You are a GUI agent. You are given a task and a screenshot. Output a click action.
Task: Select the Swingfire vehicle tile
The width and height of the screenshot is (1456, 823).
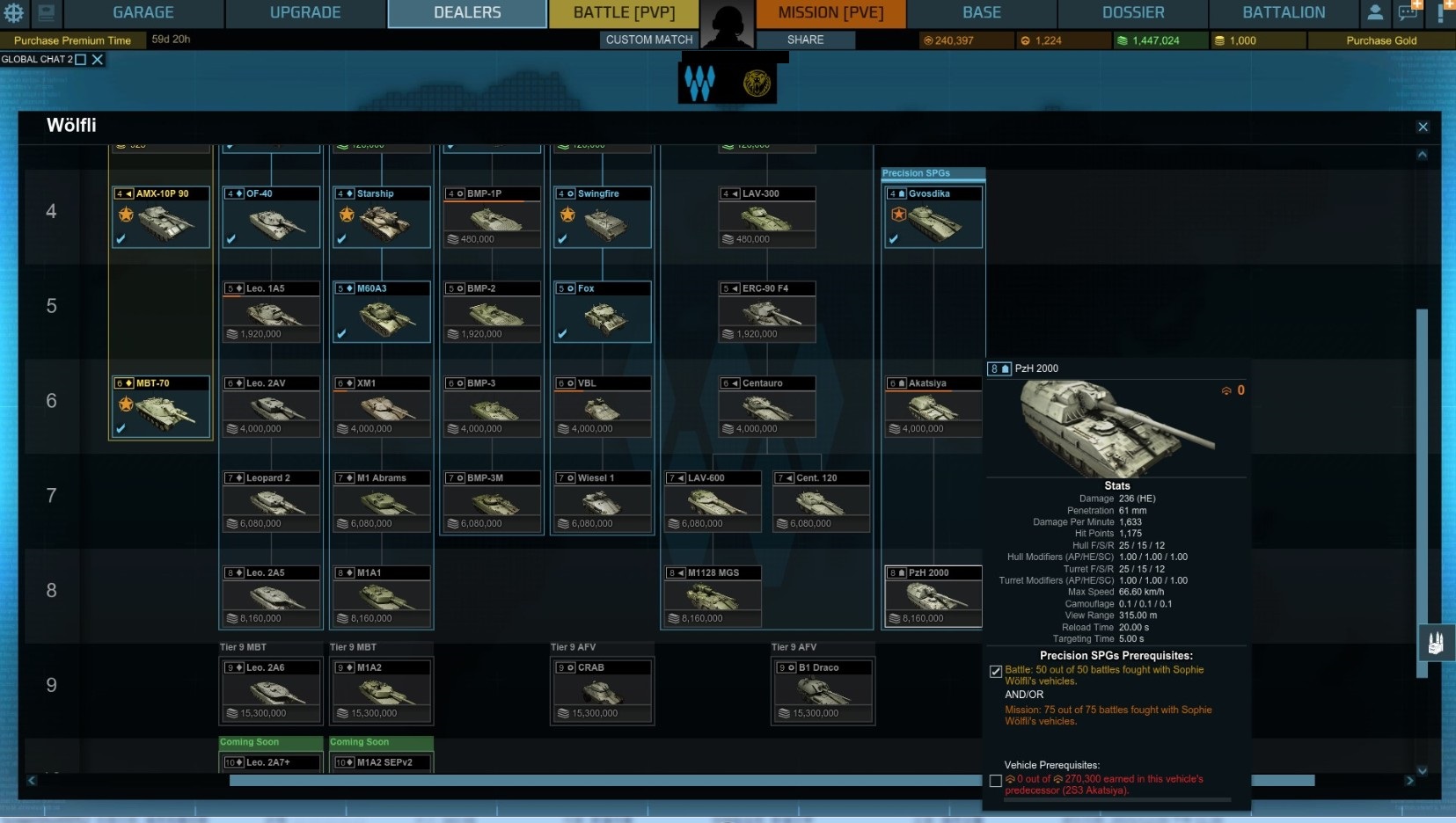click(x=603, y=216)
